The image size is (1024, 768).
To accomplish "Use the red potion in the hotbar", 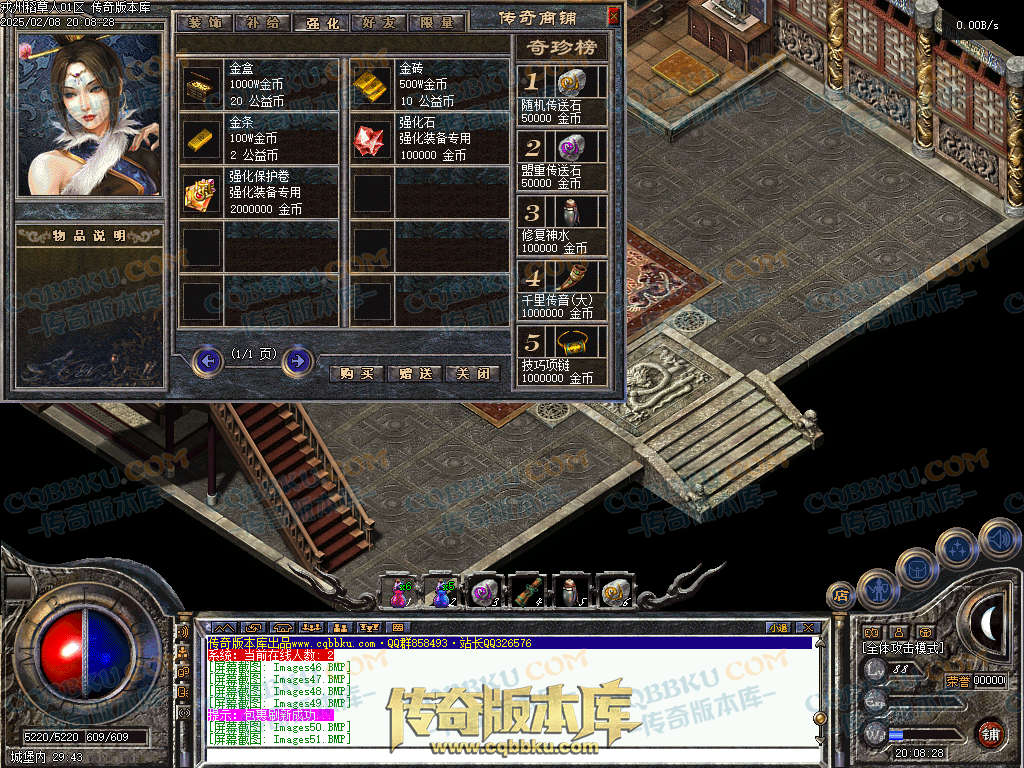I will click(x=398, y=593).
